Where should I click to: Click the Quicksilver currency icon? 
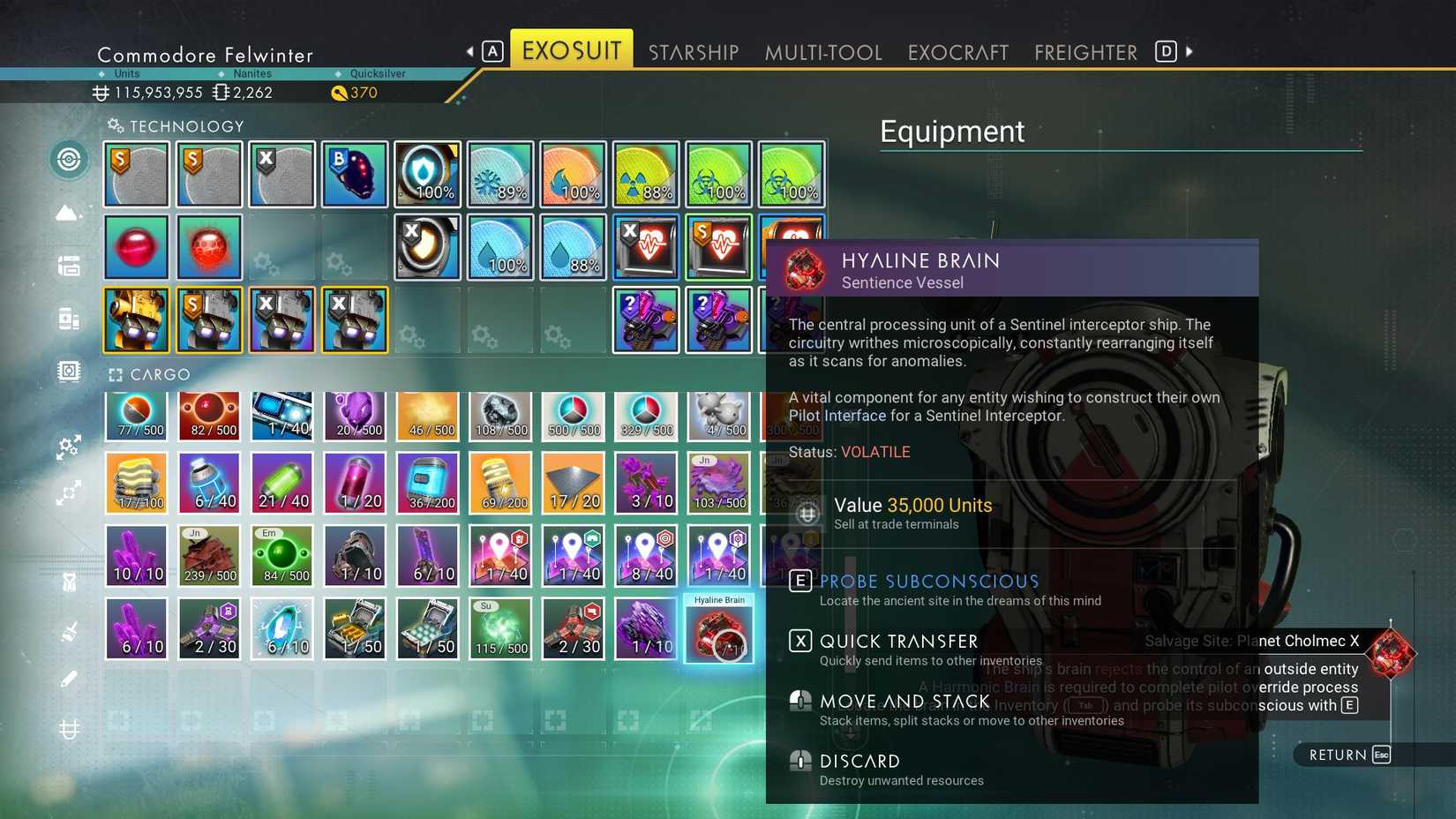coord(338,93)
